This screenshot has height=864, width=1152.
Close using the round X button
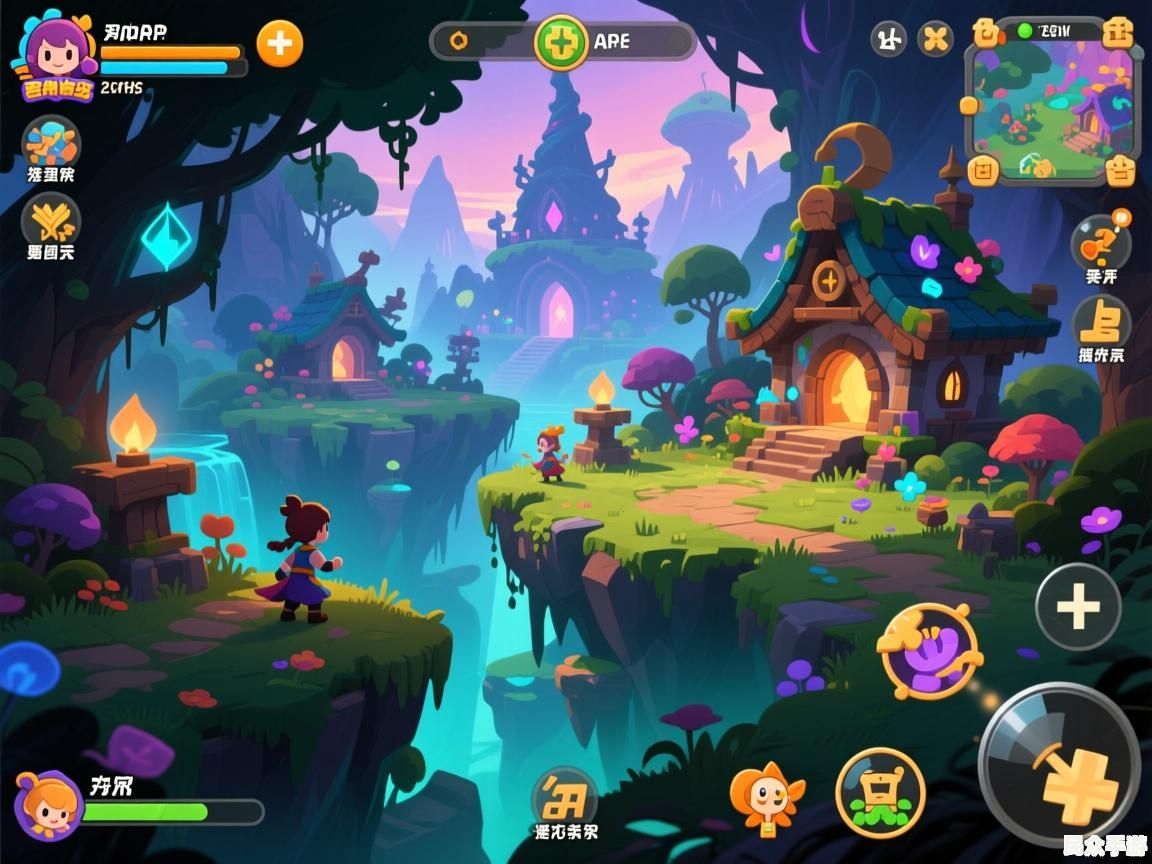(x=936, y=39)
